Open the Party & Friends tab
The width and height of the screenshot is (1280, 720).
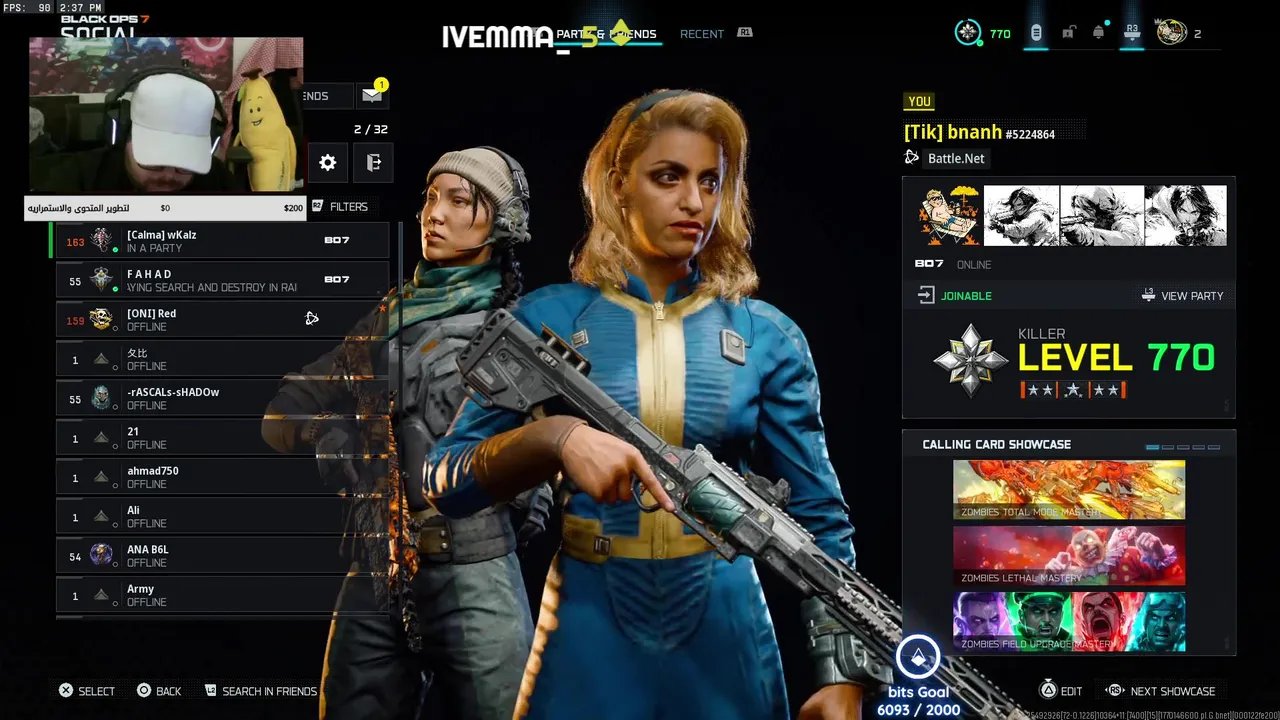point(606,34)
